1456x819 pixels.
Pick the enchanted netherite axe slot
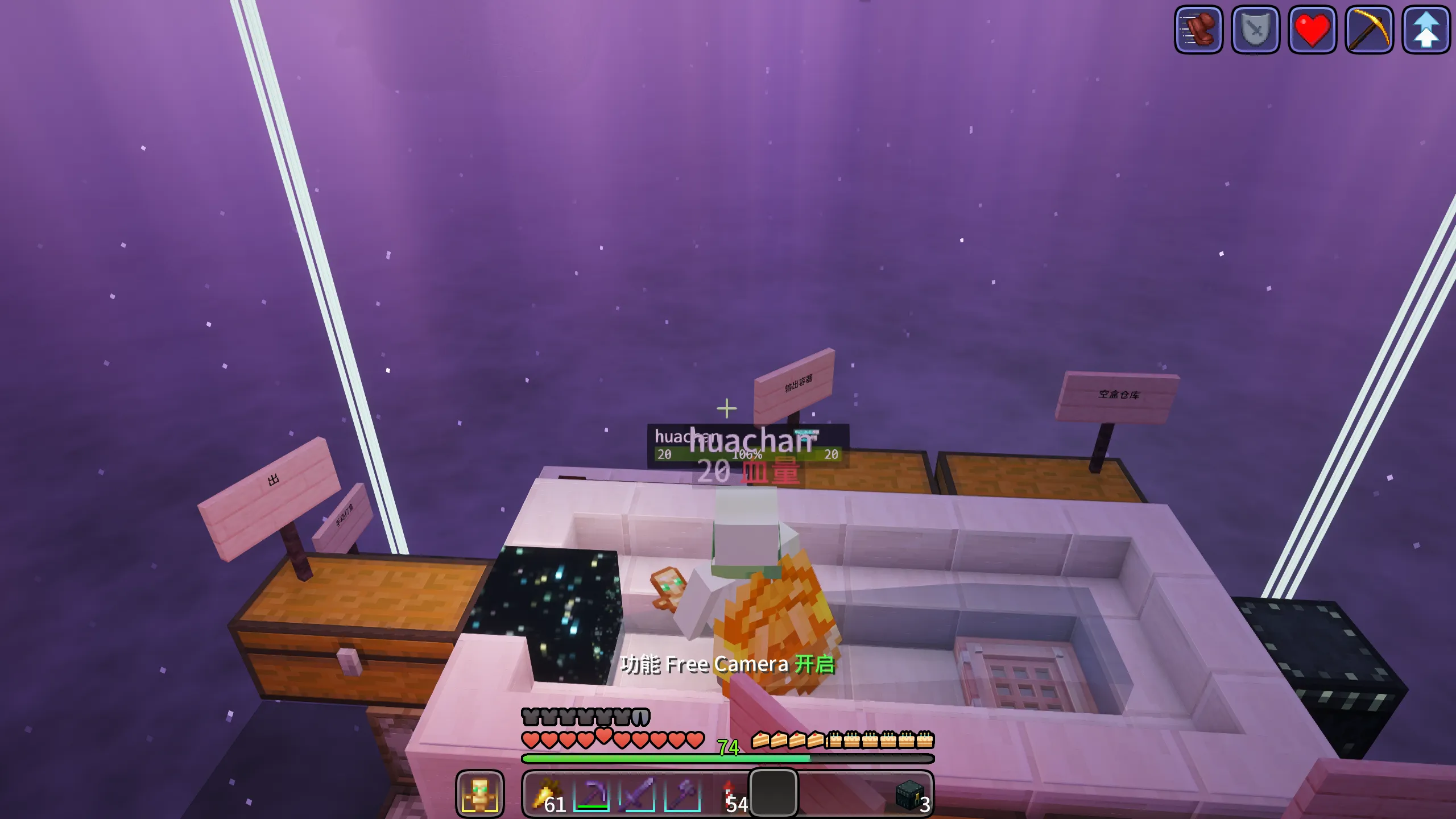pos(682,794)
